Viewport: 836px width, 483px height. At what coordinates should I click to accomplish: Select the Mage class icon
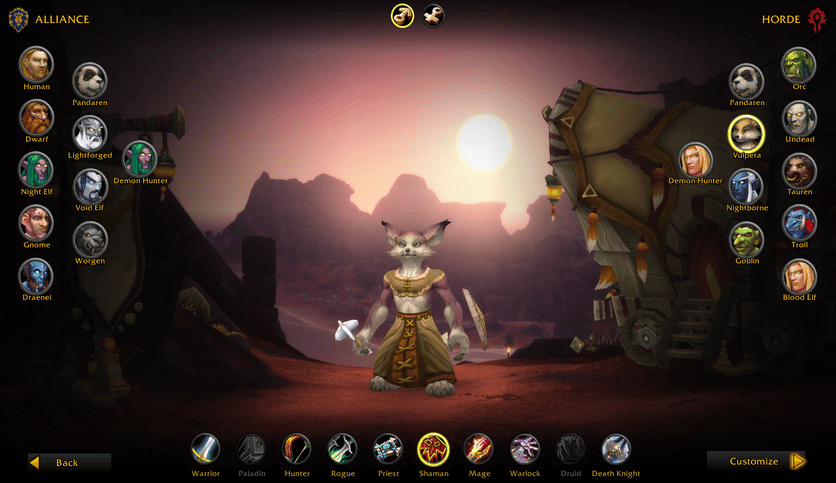(478, 448)
